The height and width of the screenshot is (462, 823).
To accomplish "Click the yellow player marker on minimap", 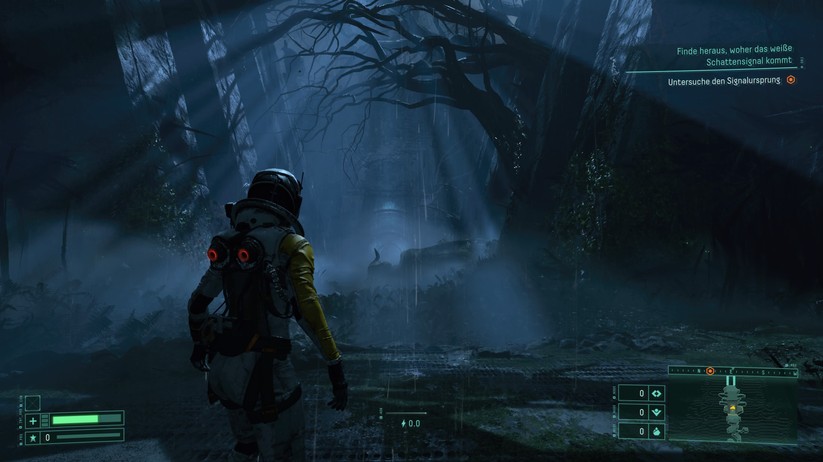I will 734,409.
